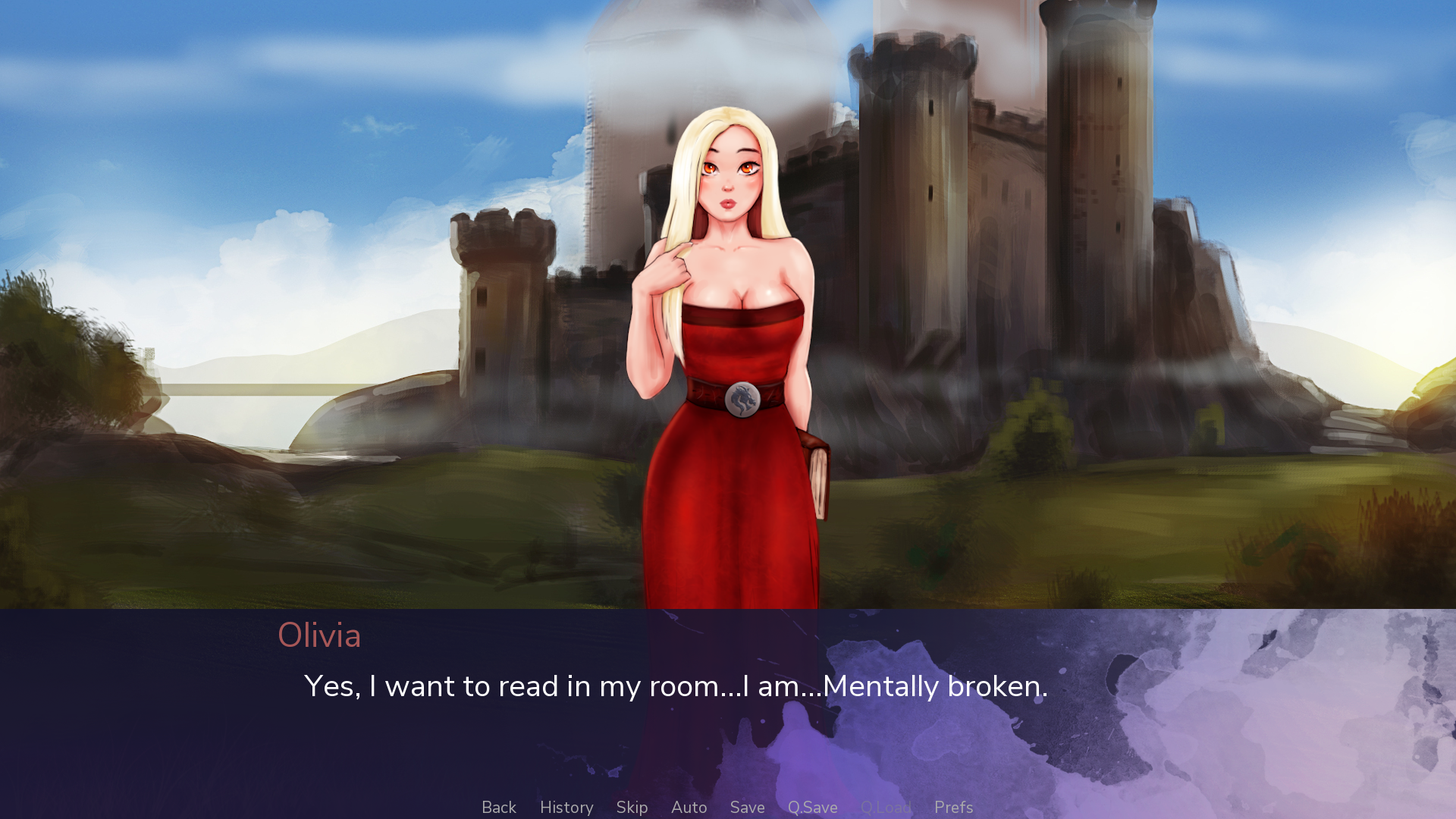Image resolution: width=1456 pixels, height=819 pixels.
Task: Quick save with Q.Save
Action: tap(812, 808)
